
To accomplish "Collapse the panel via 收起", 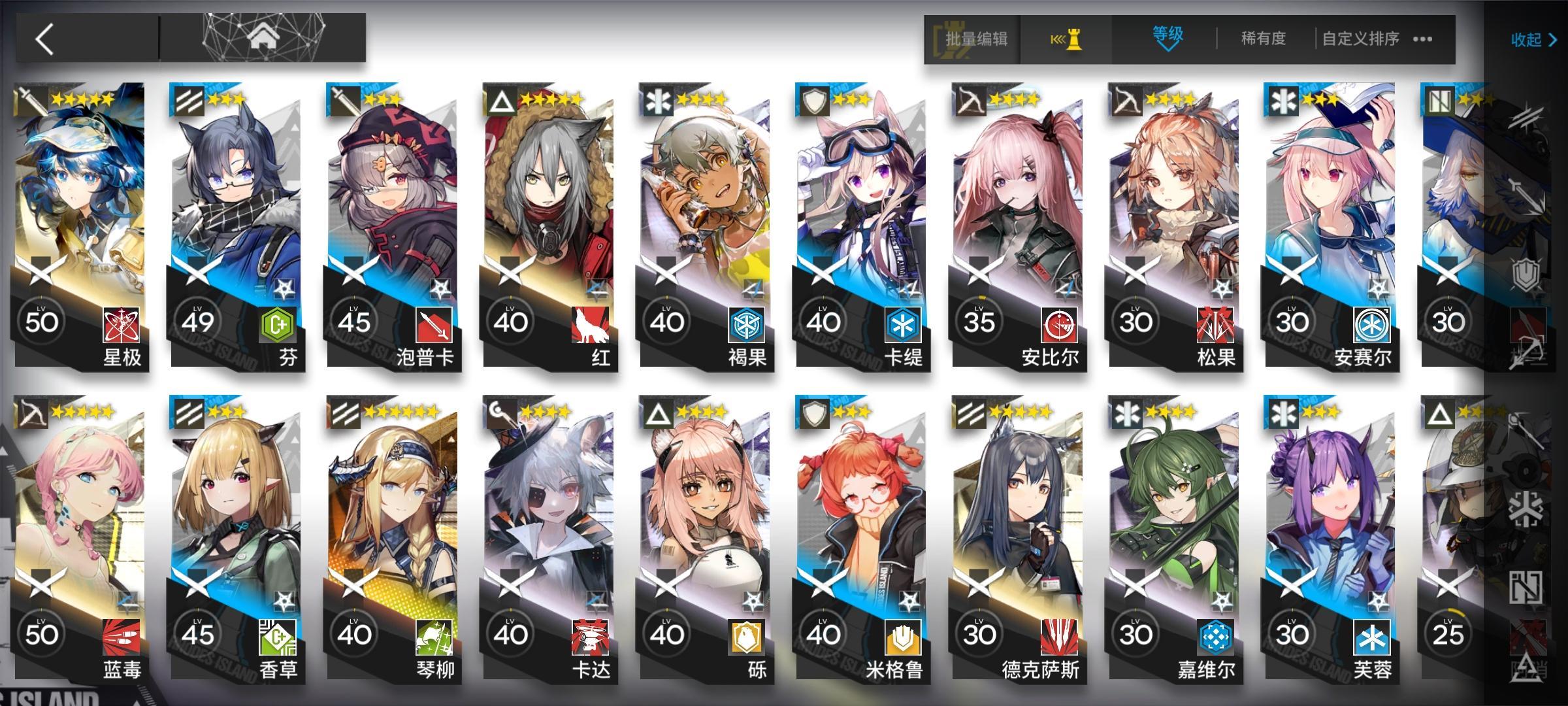I will coord(1526,41).
